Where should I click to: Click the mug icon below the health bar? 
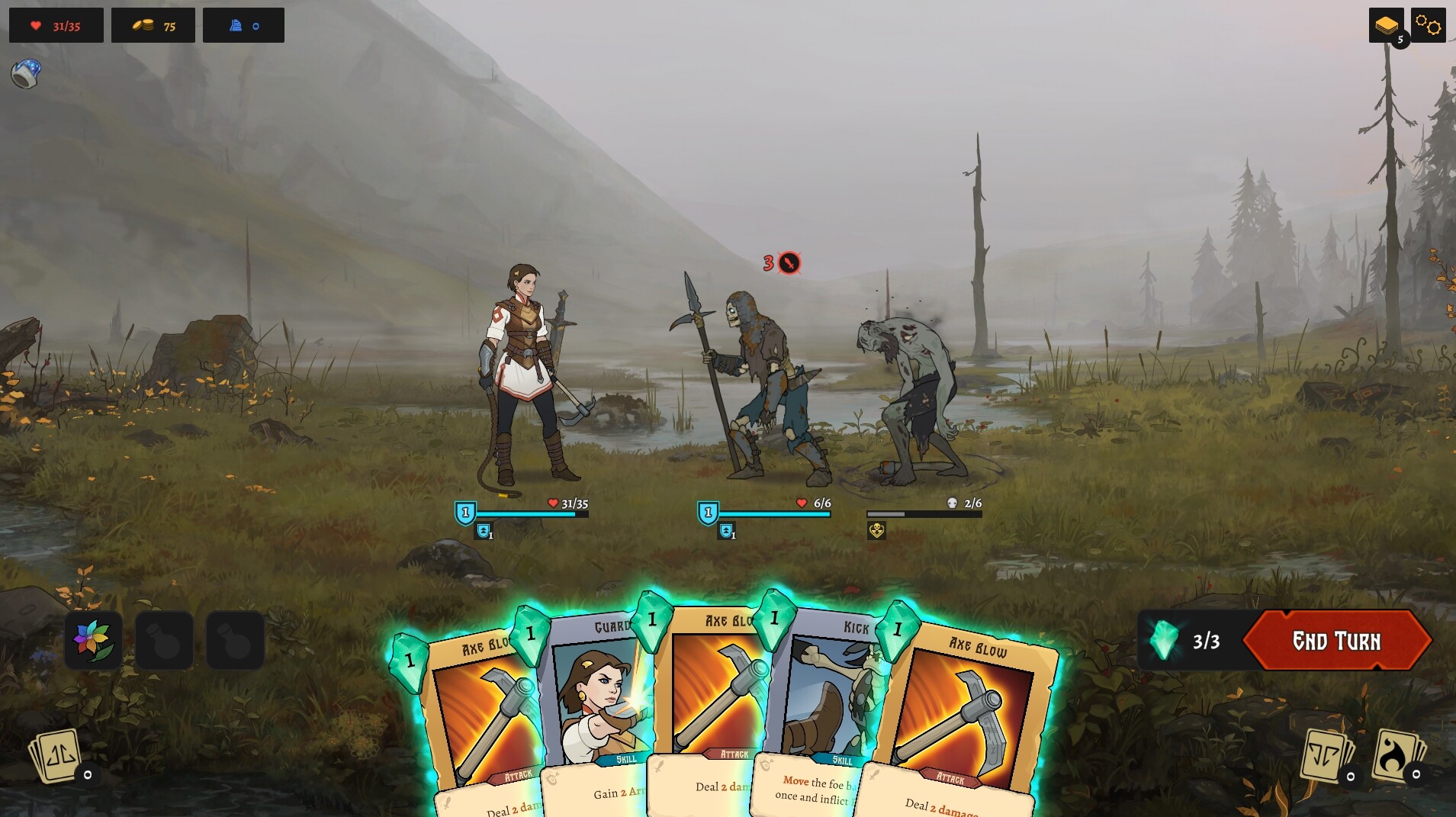[24, 74]
